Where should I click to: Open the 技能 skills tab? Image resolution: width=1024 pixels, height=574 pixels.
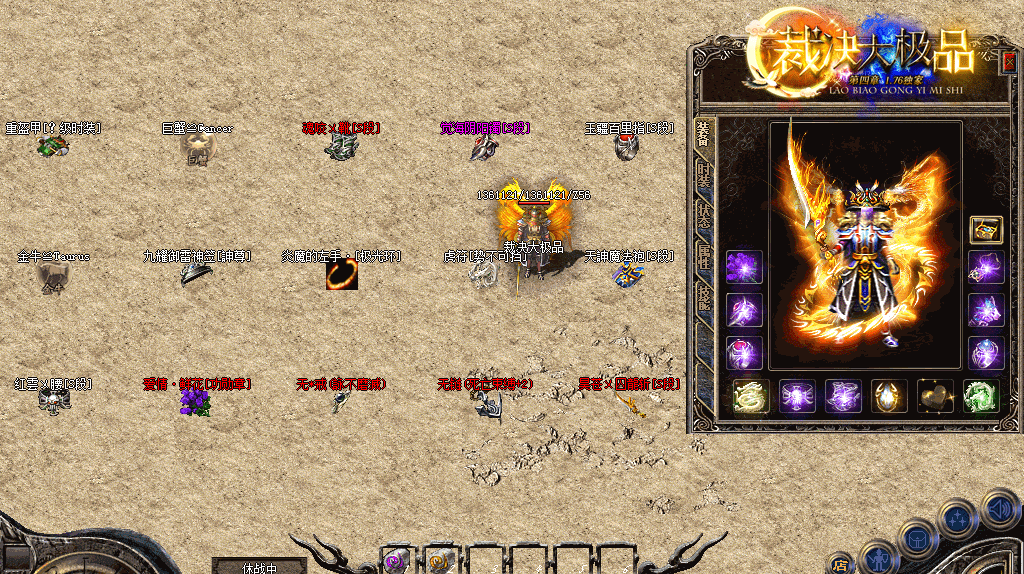703,298
